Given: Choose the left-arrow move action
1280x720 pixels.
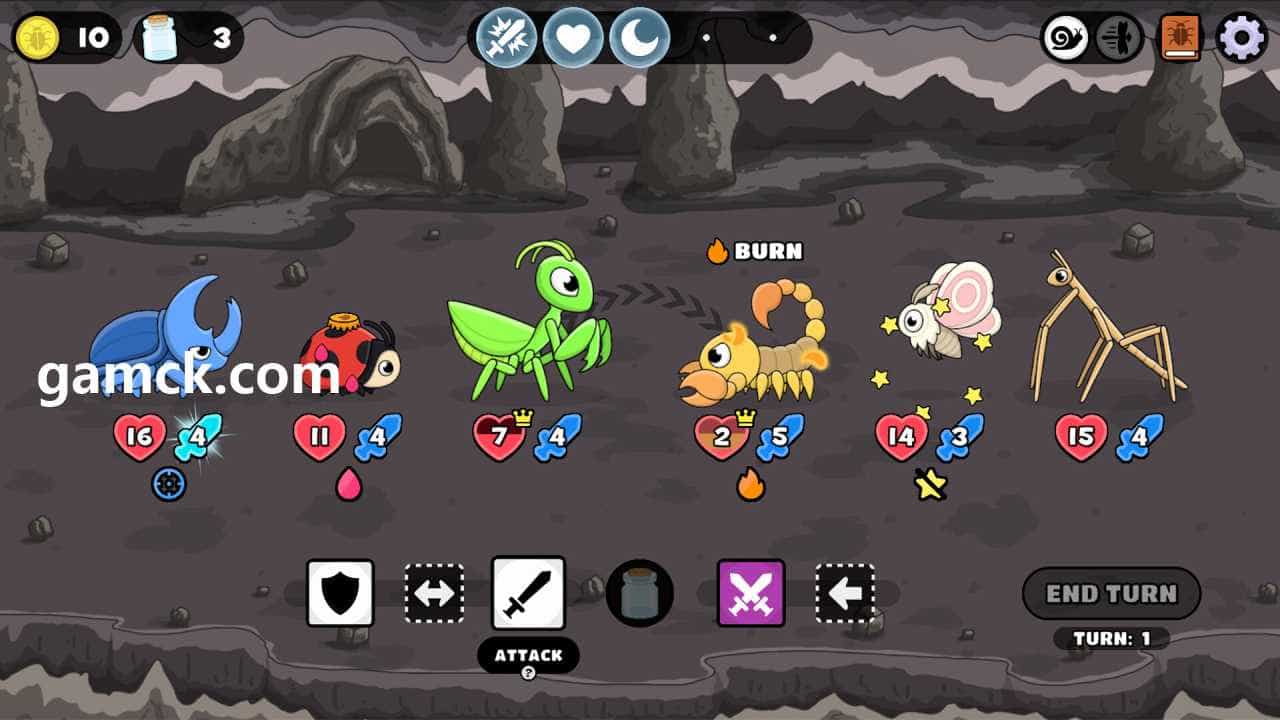Looking at the screenshot, I should click(845, 593).
